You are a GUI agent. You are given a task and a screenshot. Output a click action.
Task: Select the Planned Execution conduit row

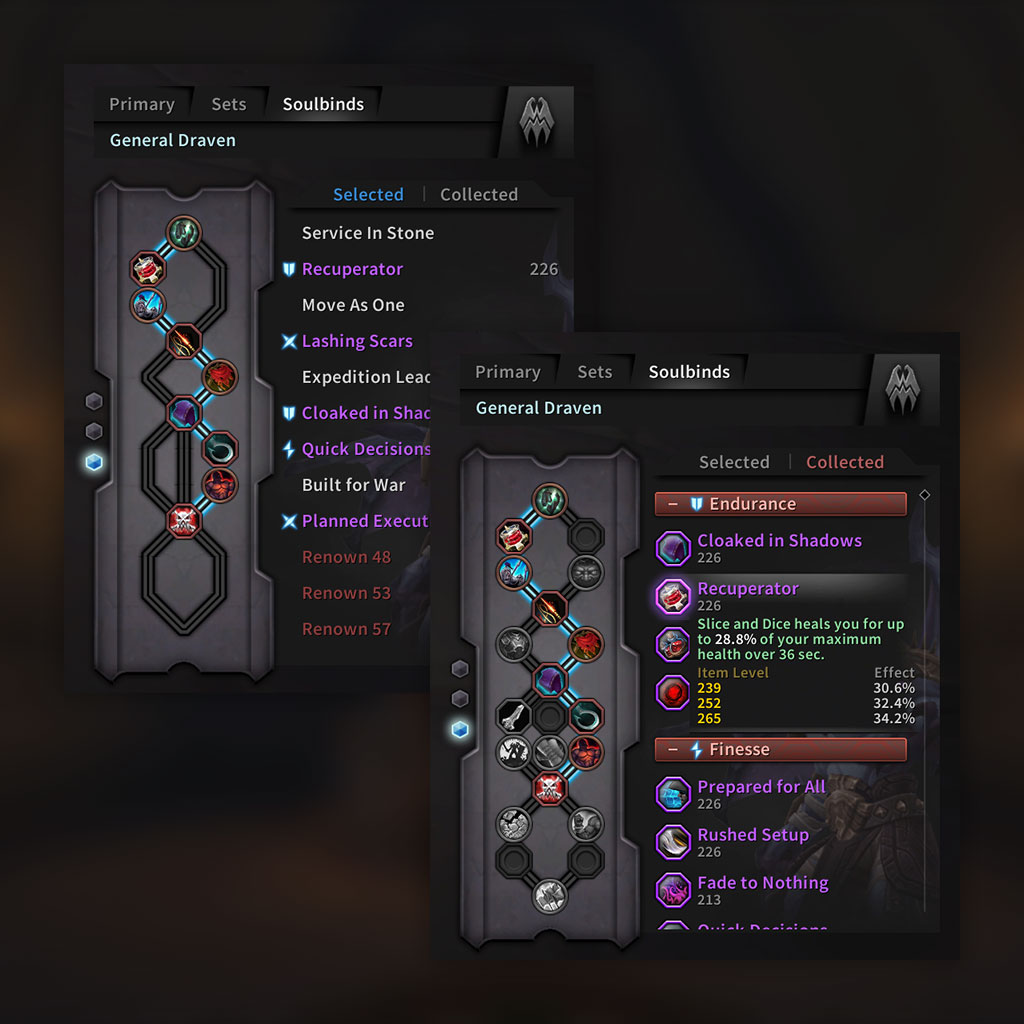pos(364,521)
